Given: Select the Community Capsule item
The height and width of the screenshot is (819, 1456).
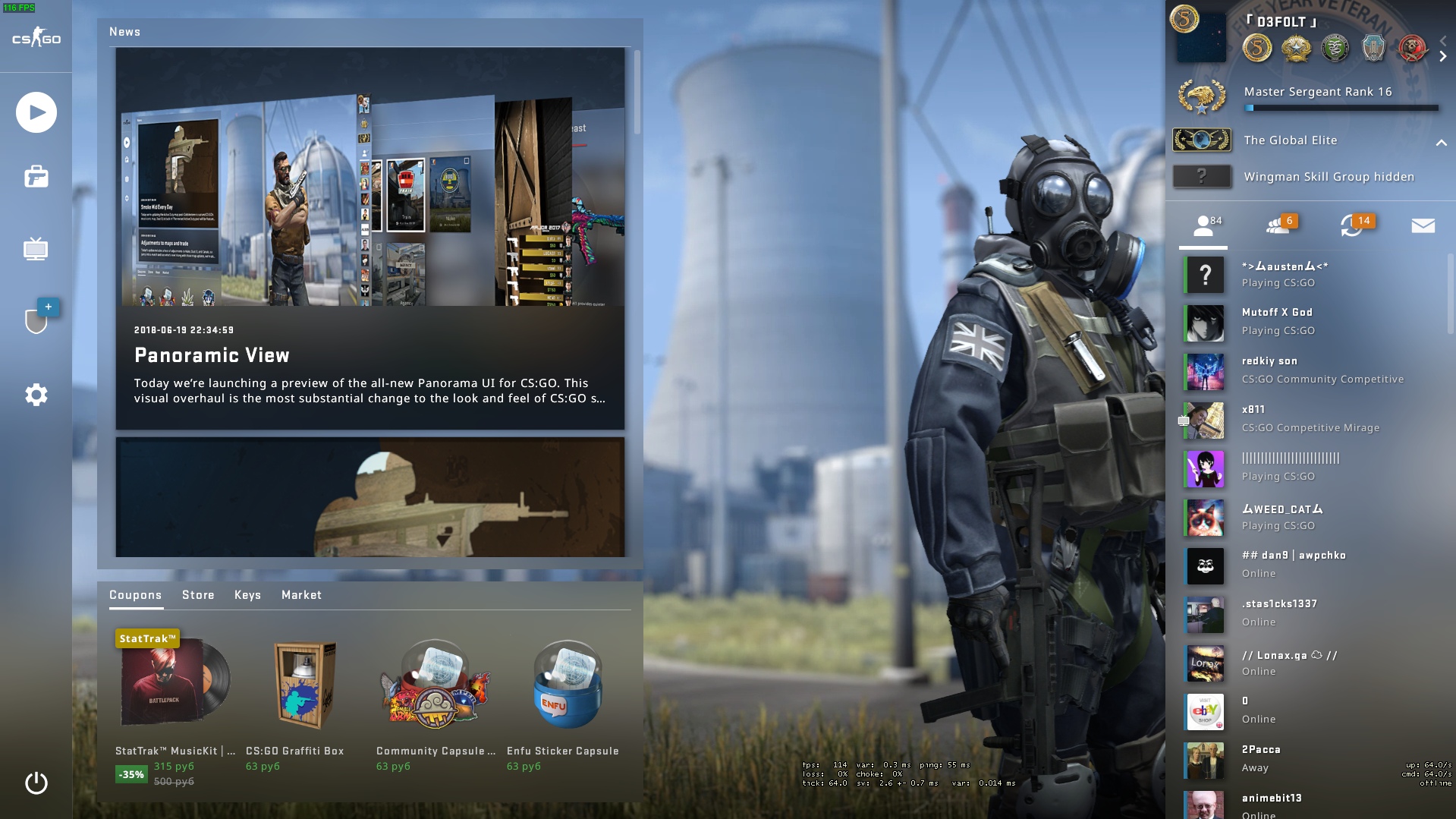Looking at the screenshot, I should click(x=435, y=685).
